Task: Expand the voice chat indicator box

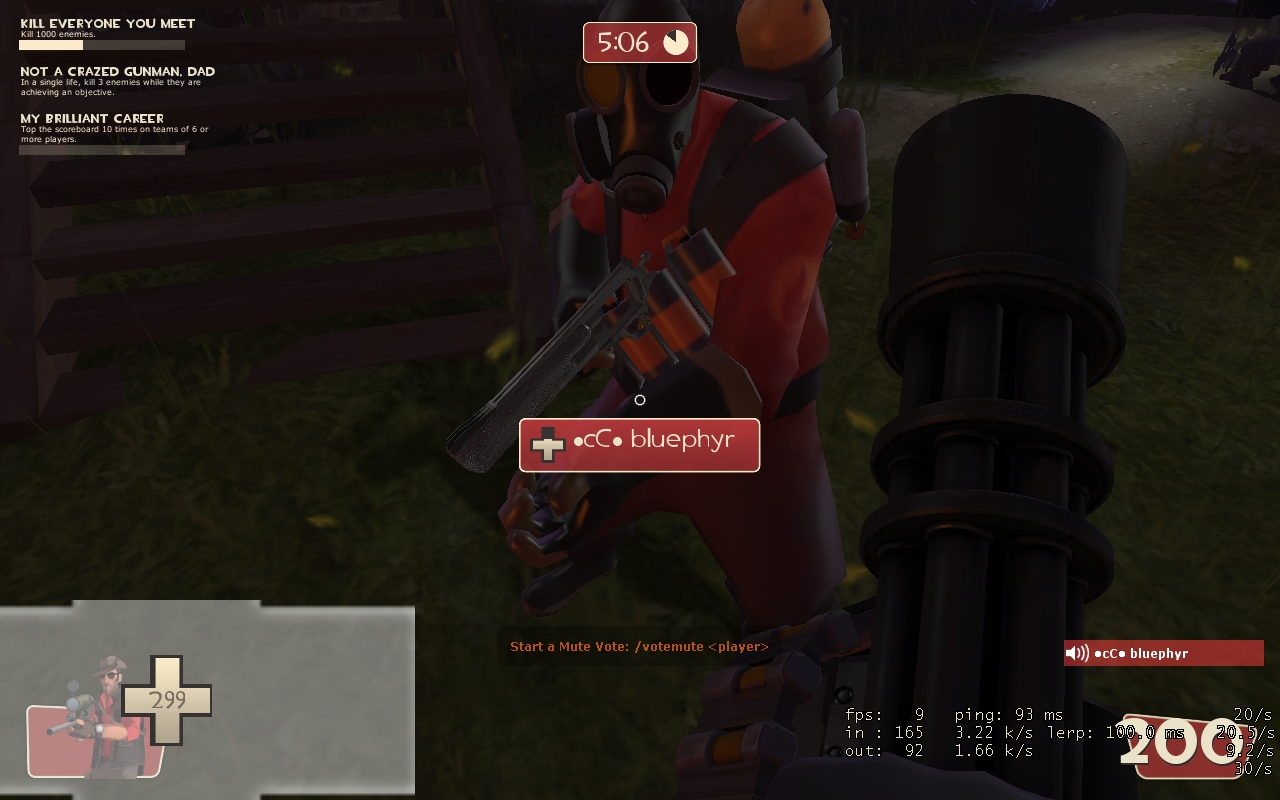Action: (x=1163, y=653)
